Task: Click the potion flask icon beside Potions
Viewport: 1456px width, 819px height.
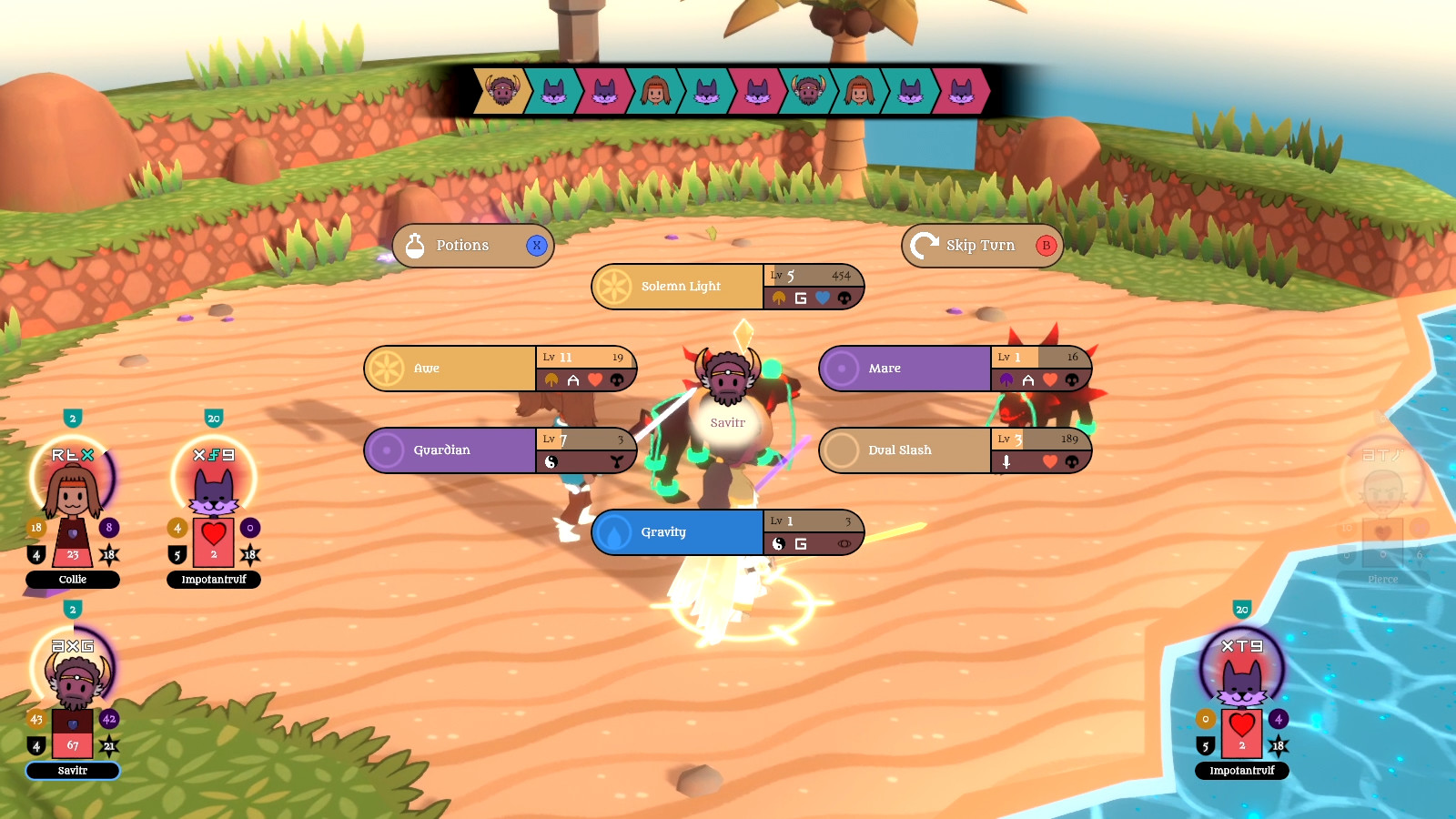Action: (x=417, y=245)
